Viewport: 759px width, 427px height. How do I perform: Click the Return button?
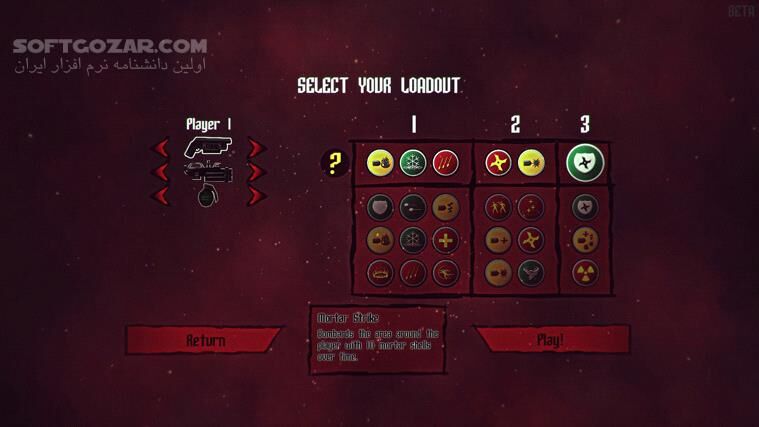204,340
